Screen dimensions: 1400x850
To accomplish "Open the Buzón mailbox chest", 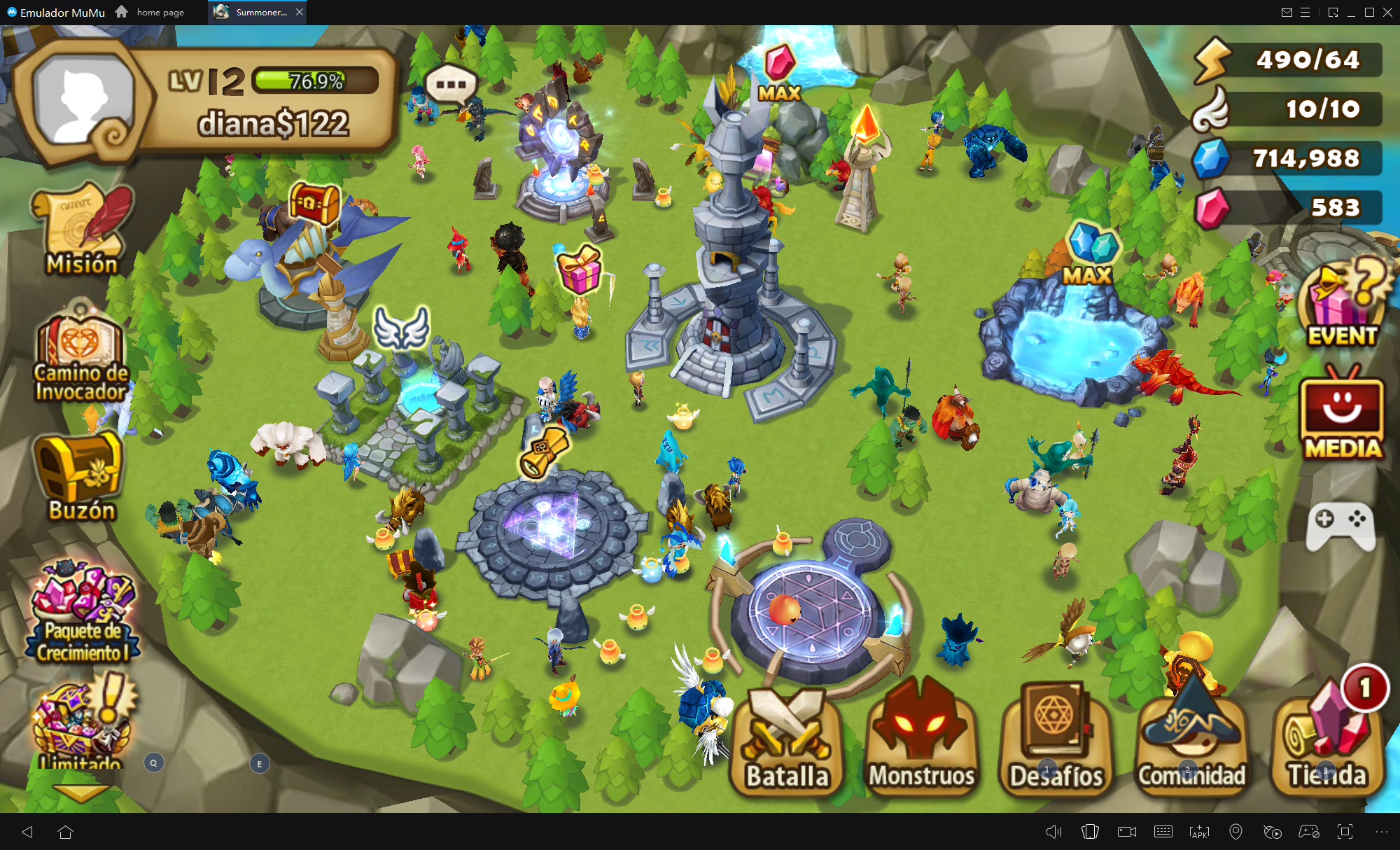I will pyautogui.click(x=80, y=476).
